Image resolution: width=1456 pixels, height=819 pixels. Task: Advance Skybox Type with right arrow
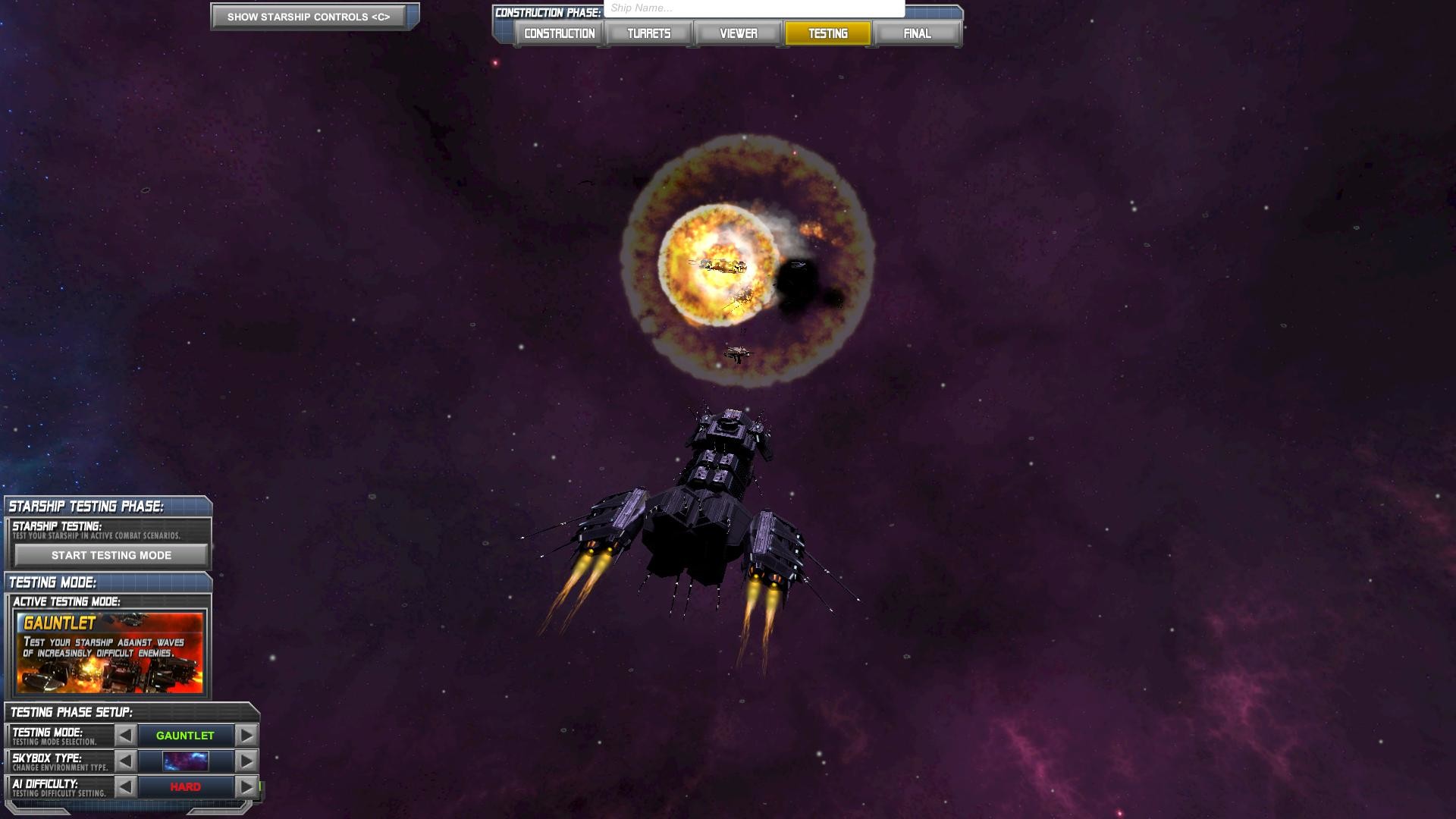[246, 761]
